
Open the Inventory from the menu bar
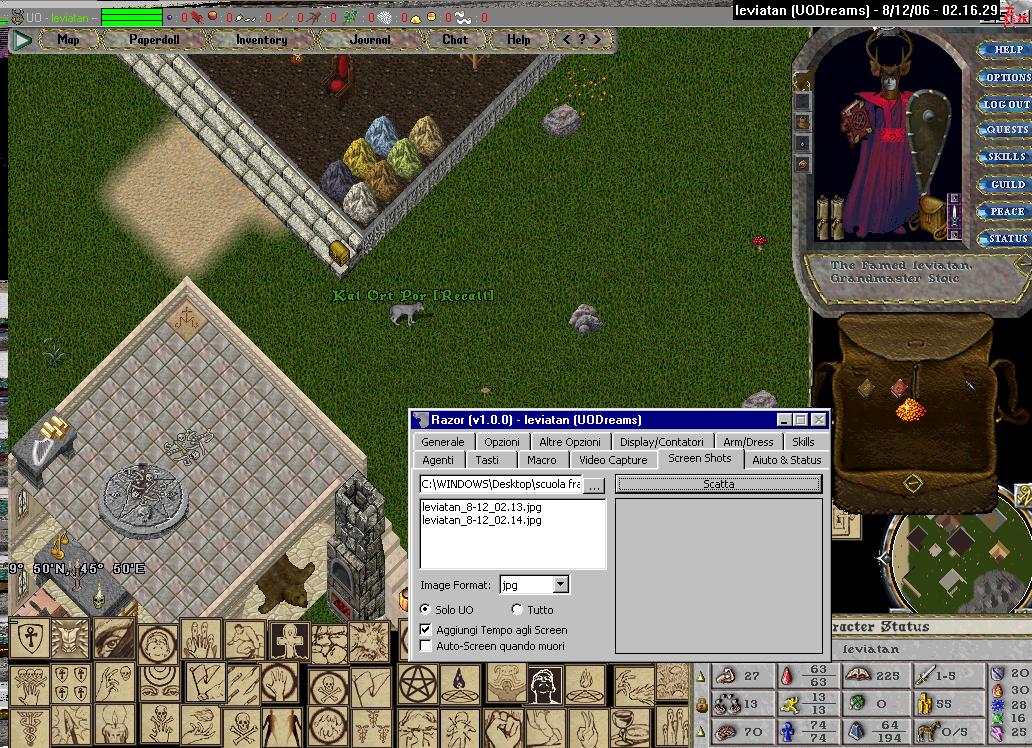pos(261,40)
